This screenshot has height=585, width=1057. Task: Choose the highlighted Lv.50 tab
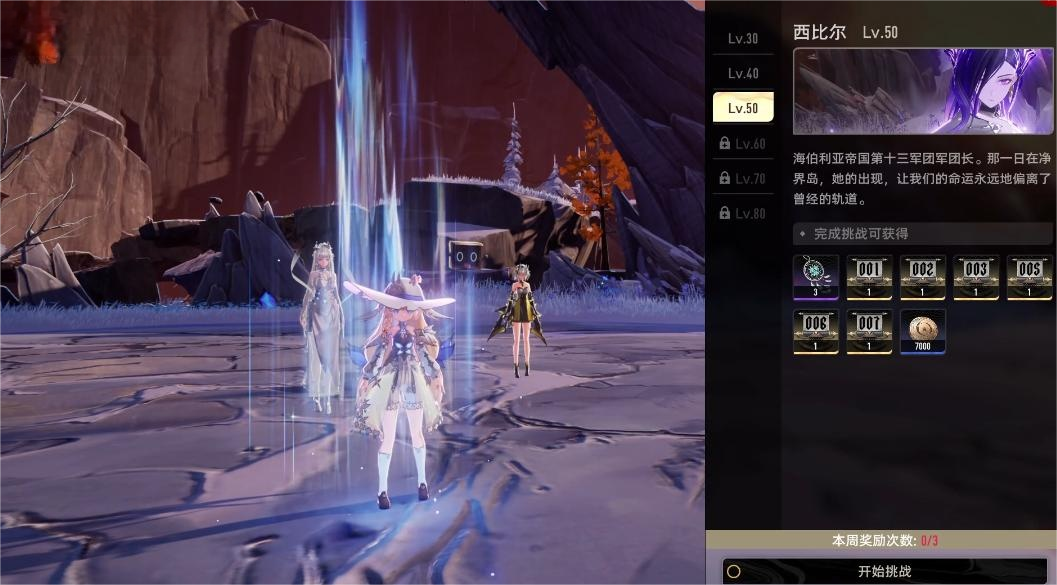pyautogui.click(x=742, y=108)
